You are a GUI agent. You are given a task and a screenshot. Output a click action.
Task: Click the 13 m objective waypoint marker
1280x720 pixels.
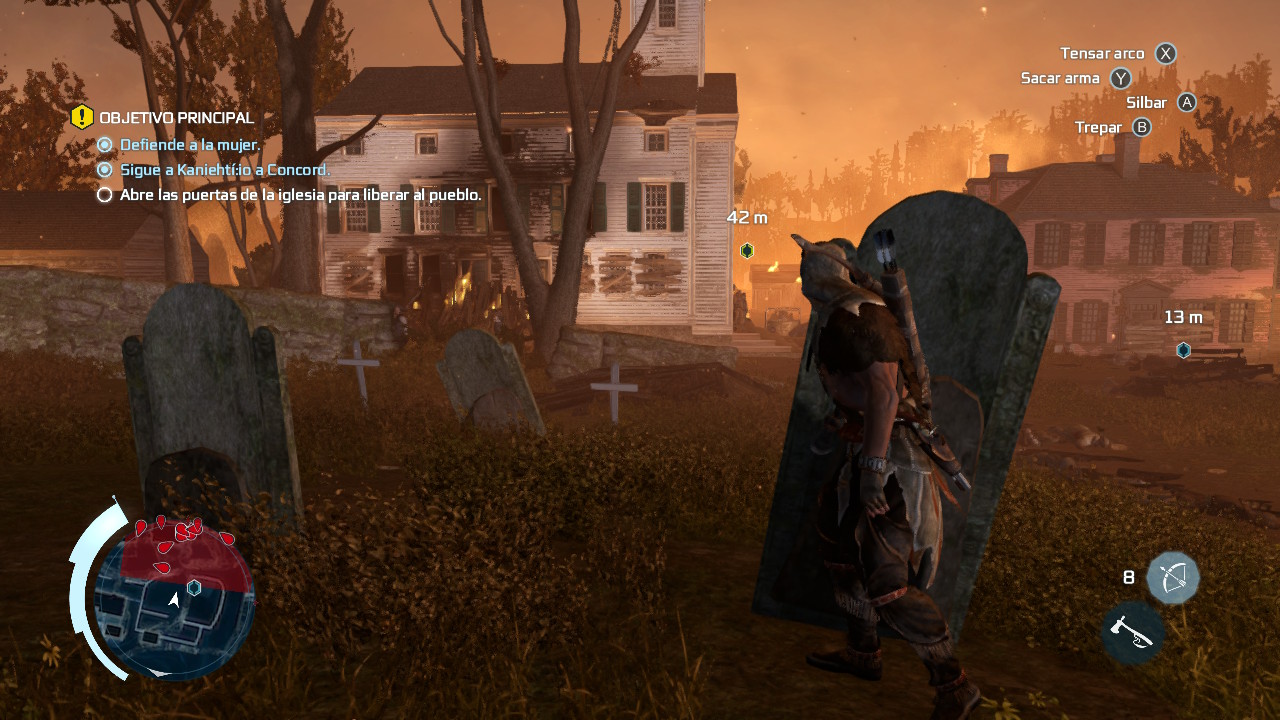click(1183, 350)
